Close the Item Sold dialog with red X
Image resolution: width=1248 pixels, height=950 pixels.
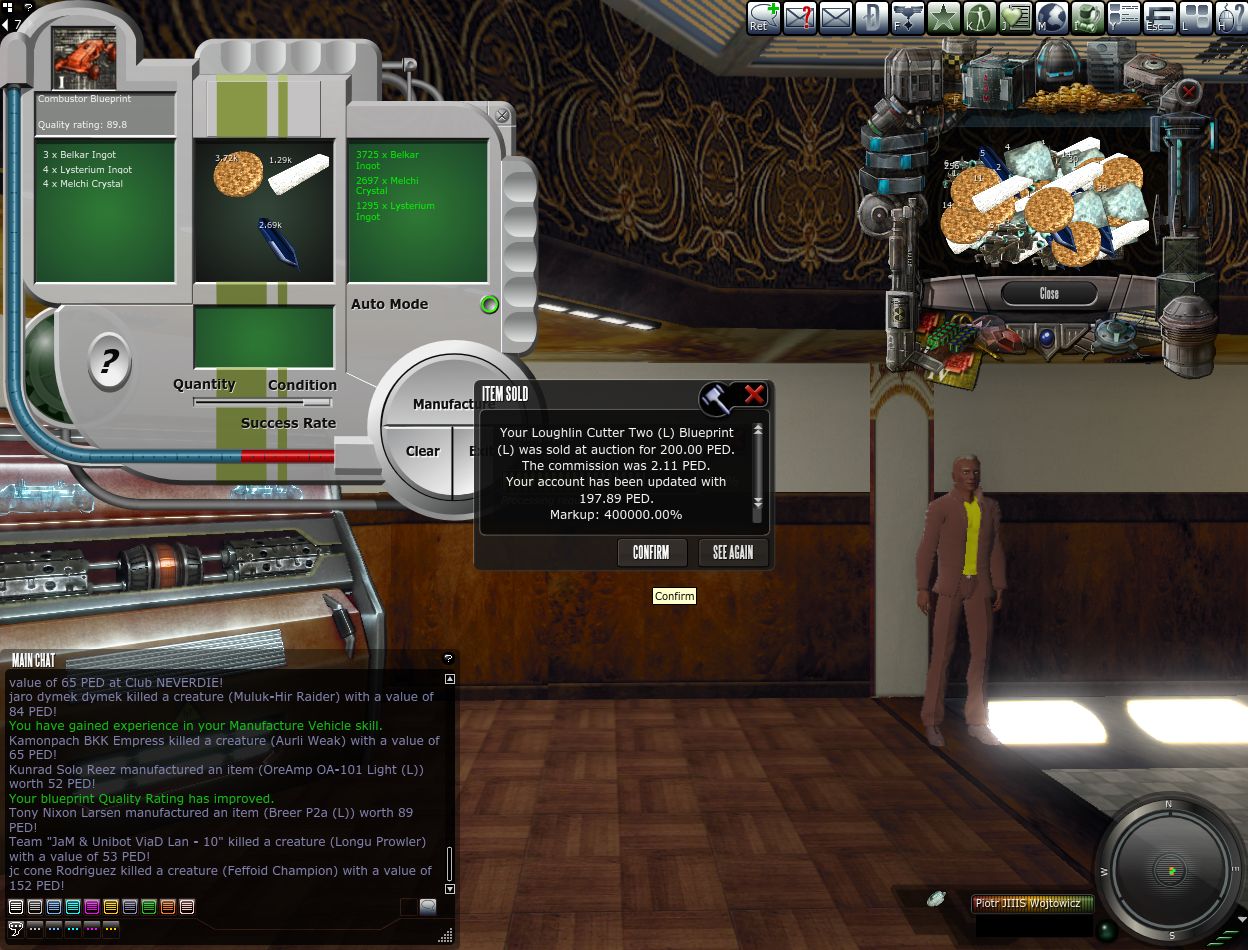(x=754, y=395)
